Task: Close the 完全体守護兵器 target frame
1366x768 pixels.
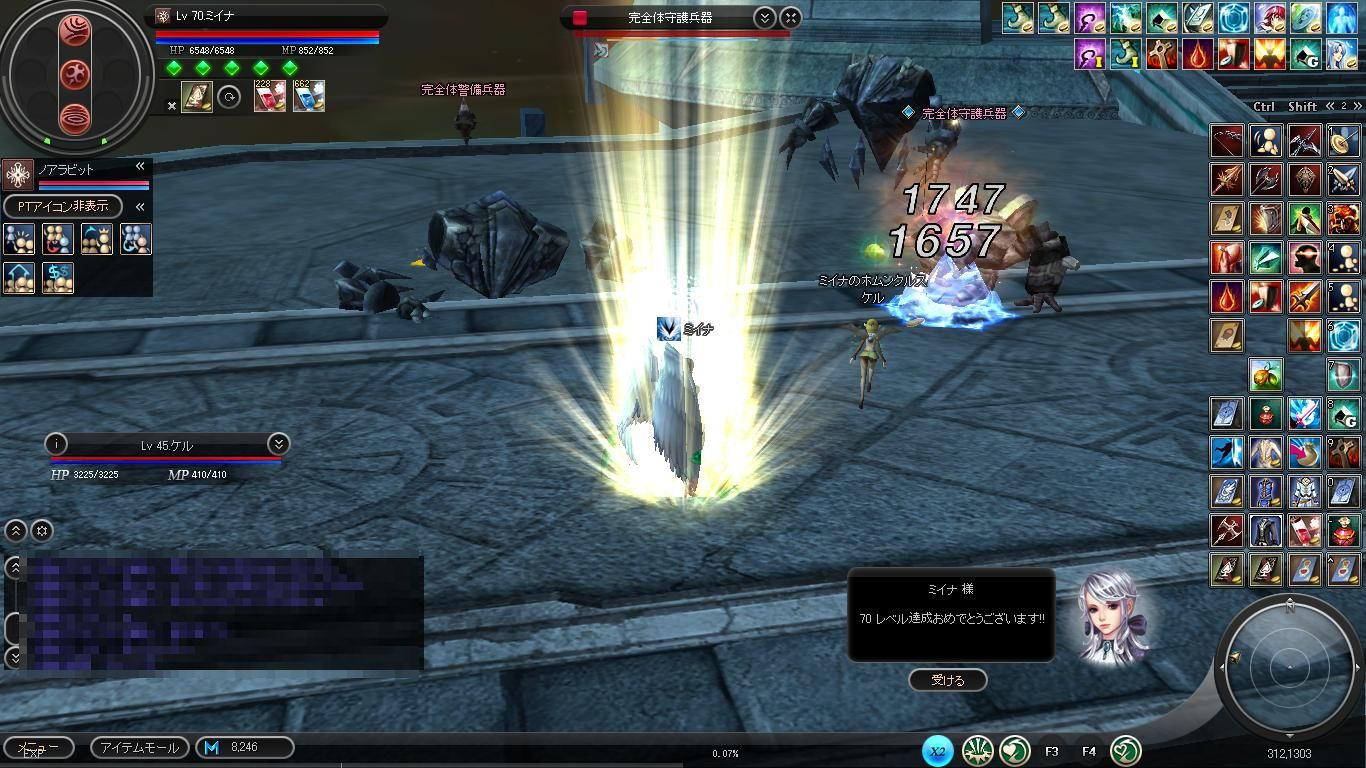Action: coord(790,17)
